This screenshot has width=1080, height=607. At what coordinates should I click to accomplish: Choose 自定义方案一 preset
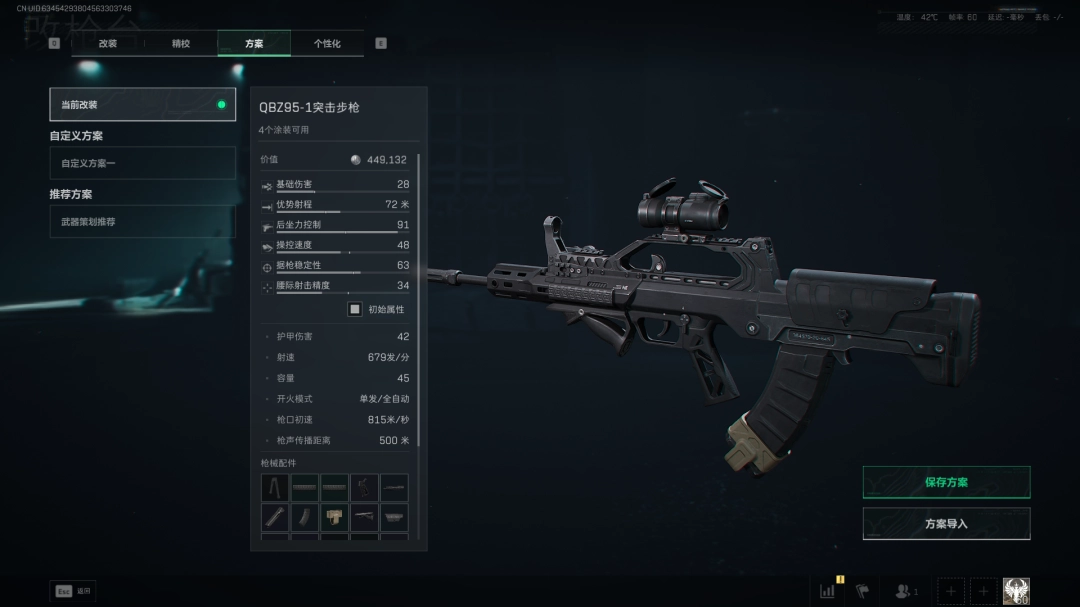[142, 163]
